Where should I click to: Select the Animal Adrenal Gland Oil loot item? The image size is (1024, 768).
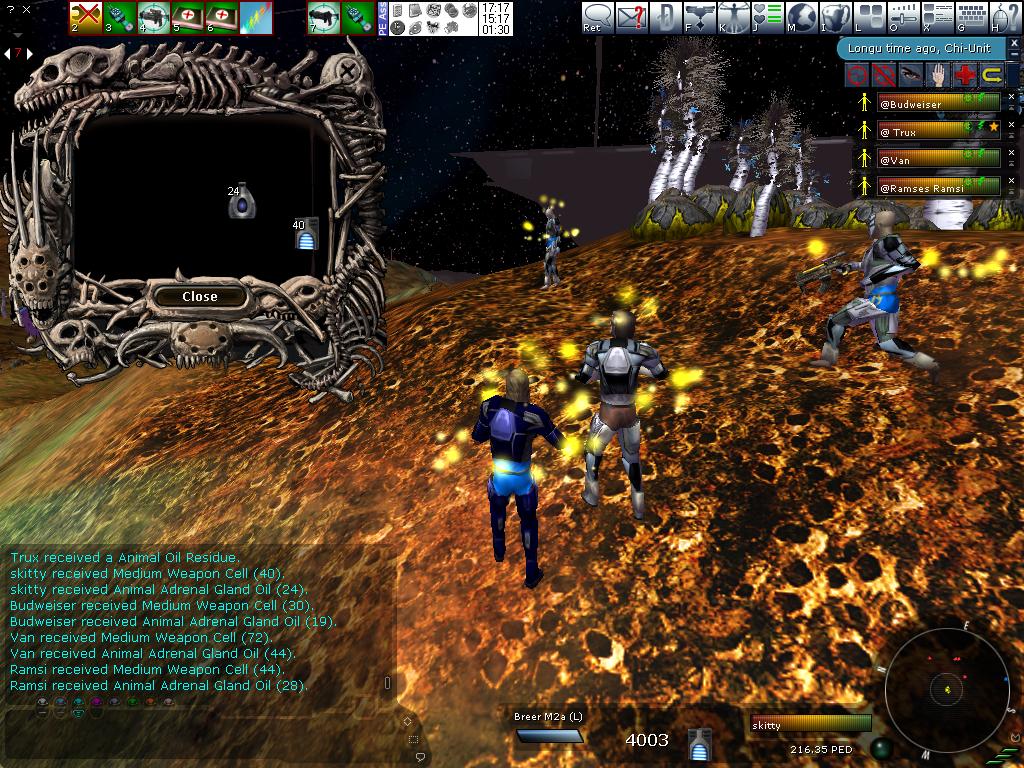pos(240,202)
